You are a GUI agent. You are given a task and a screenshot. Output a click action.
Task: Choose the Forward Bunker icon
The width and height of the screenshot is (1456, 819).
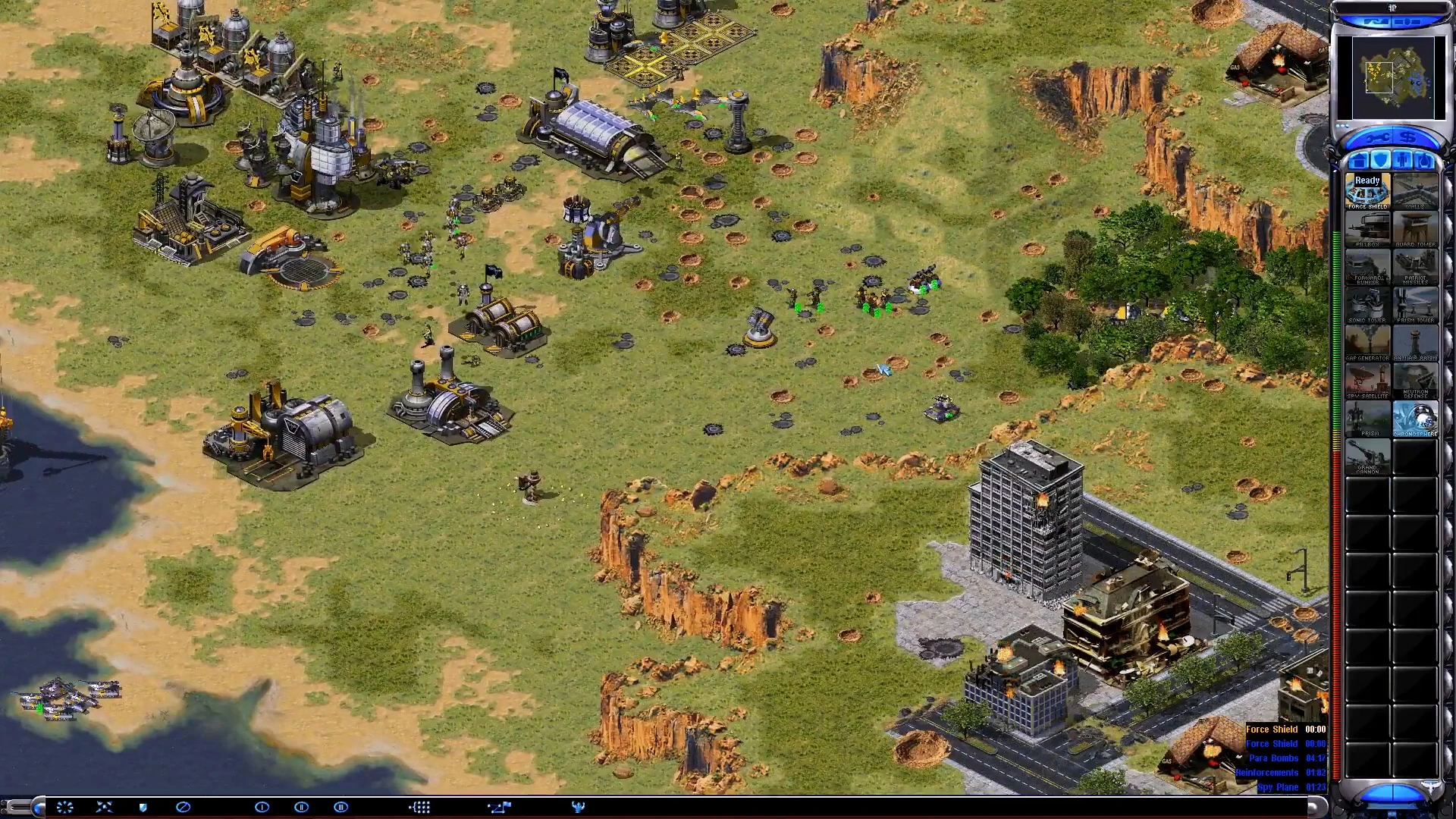pyautogui.click(x=1367, y=267)
